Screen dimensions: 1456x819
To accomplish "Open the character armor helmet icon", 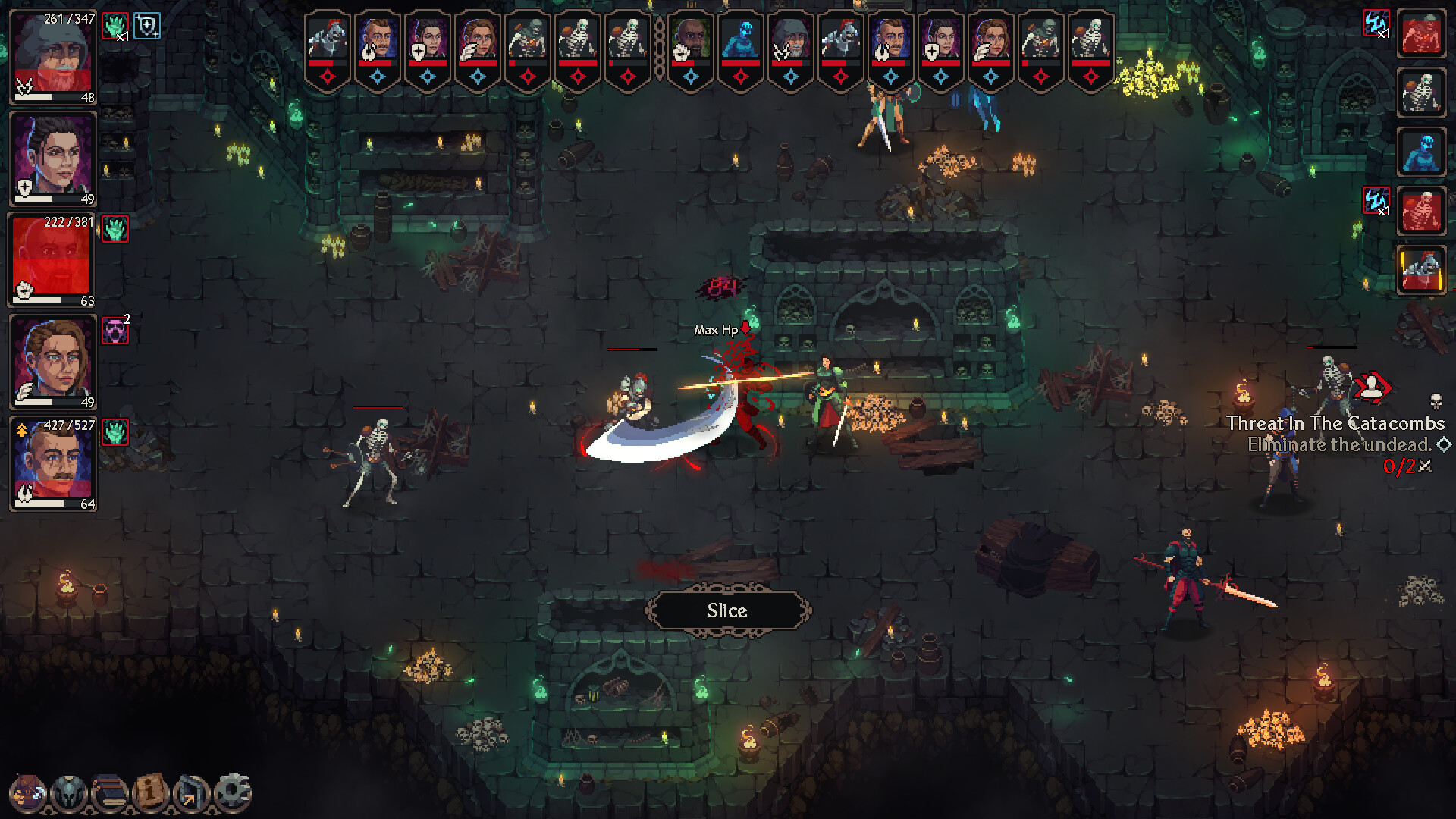I will [x=68, y=790].
